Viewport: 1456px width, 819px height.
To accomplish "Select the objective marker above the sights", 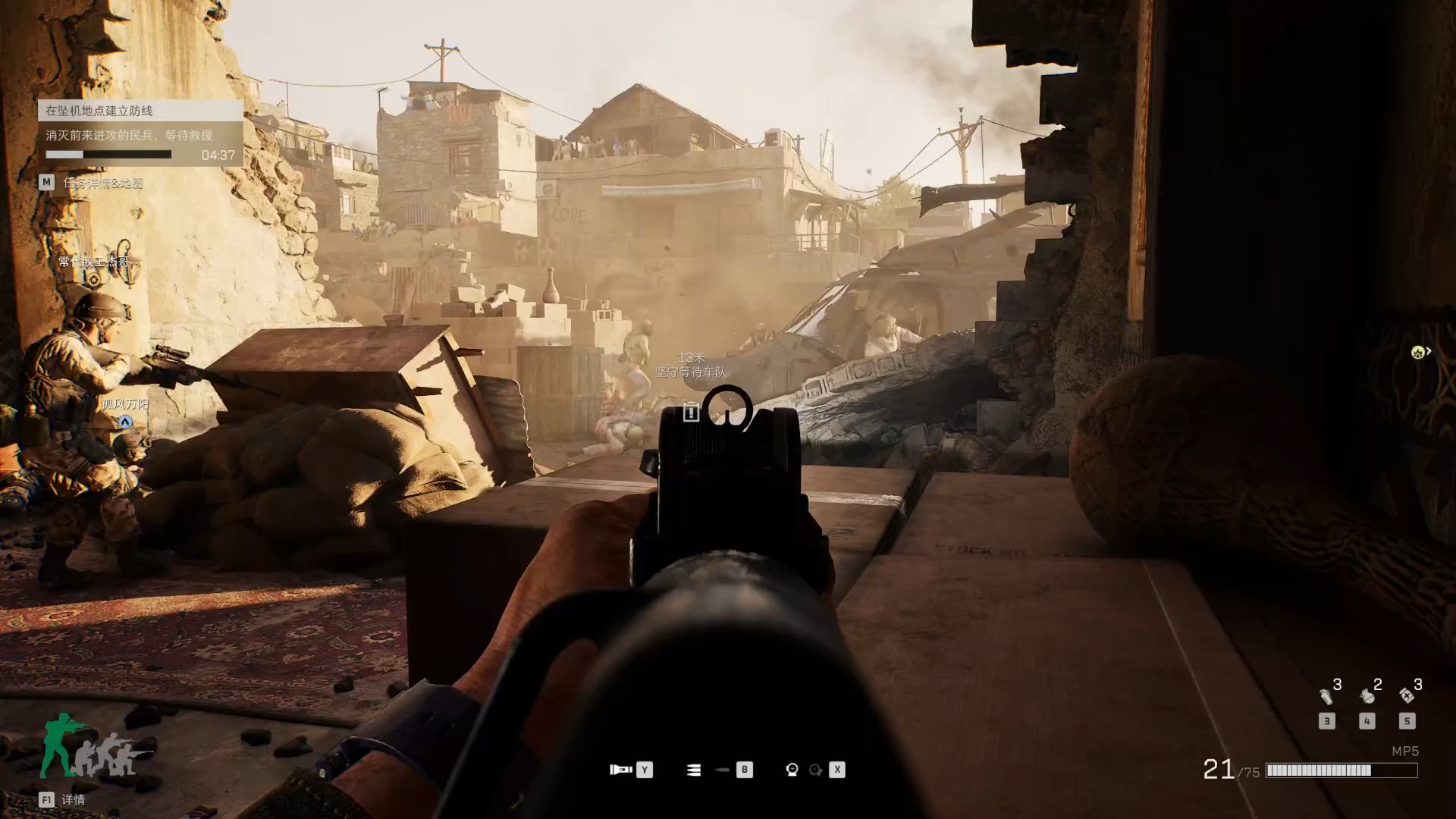I will pos(690,412).
